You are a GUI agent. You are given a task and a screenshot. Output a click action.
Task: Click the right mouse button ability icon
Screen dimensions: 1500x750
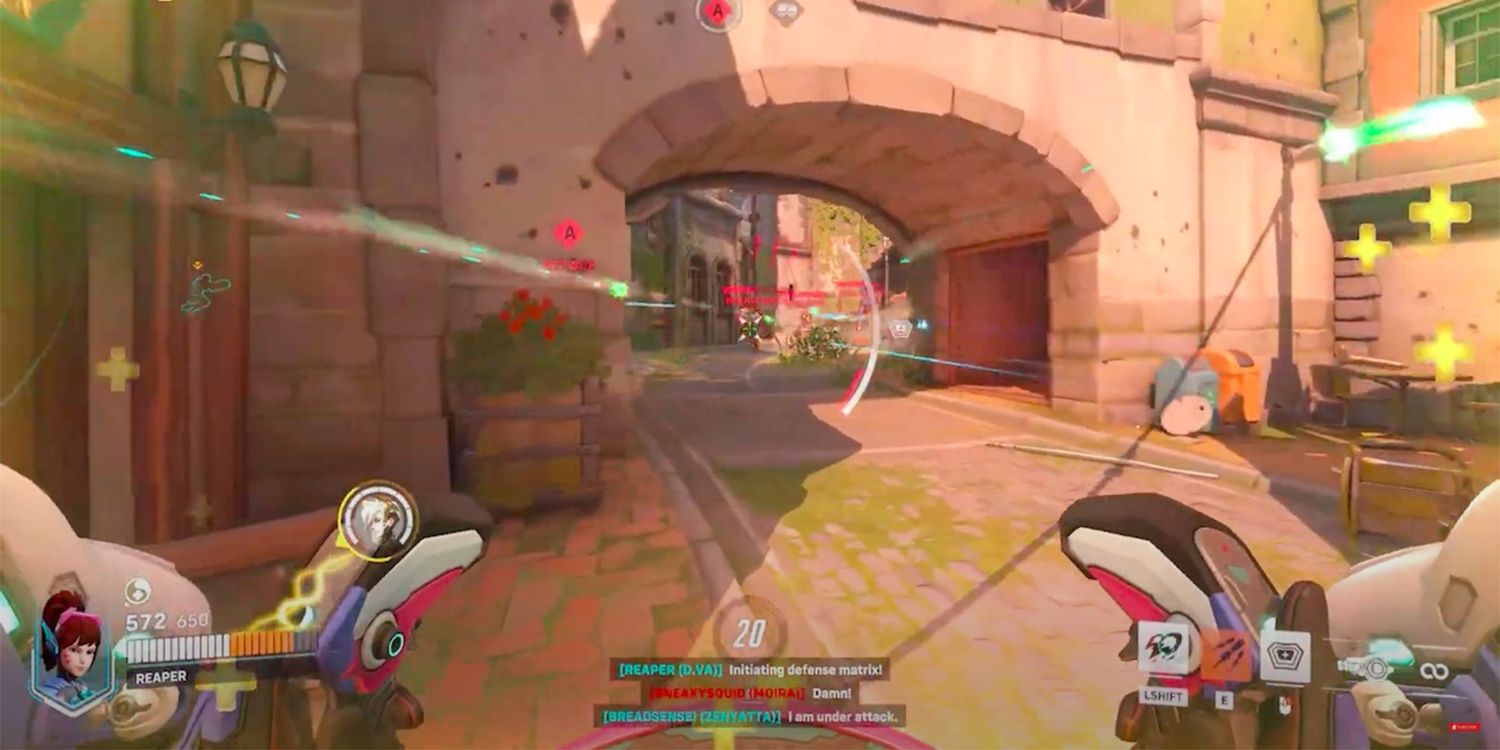1287,705
